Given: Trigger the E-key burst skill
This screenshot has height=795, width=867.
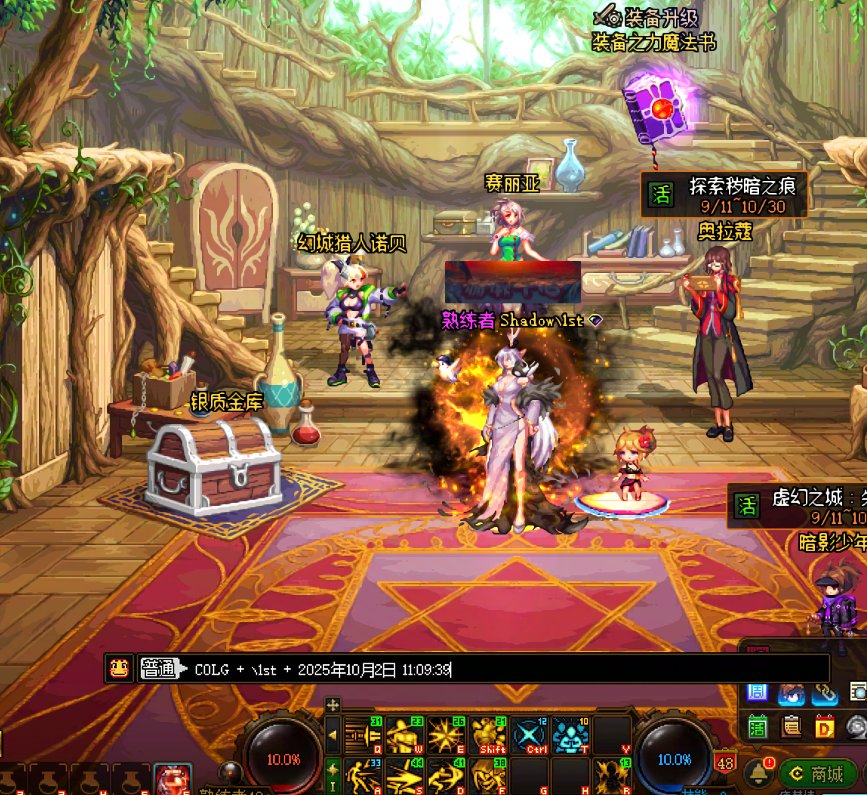Looking at the screenshot, I should pos(445,735).
